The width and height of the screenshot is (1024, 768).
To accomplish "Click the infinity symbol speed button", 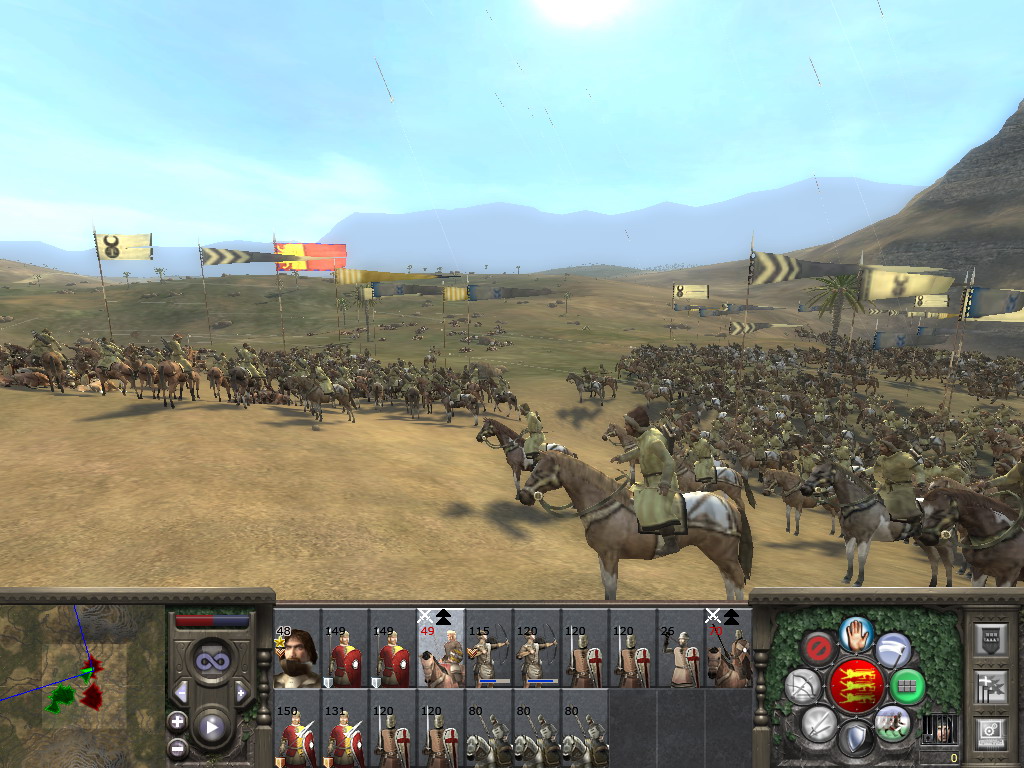I will pyautogui.click(x=211, y=661).
